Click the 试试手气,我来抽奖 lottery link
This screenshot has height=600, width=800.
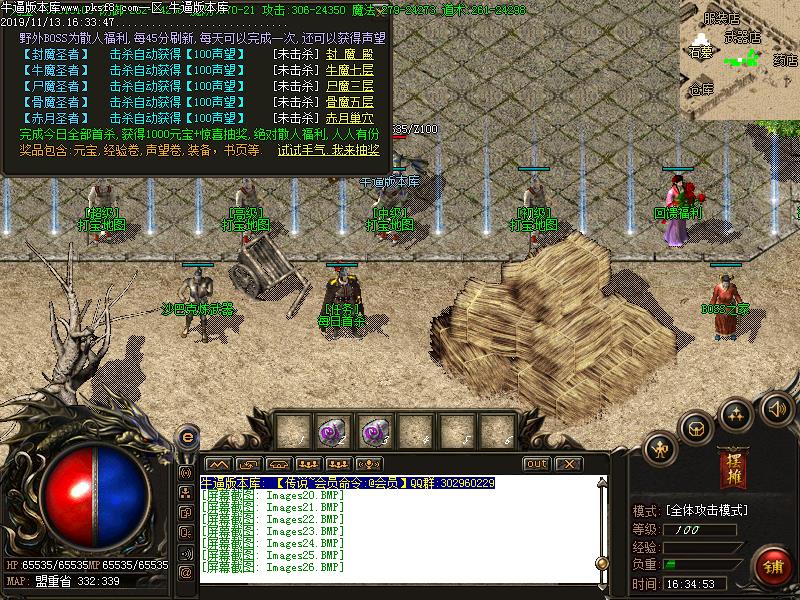328,150
